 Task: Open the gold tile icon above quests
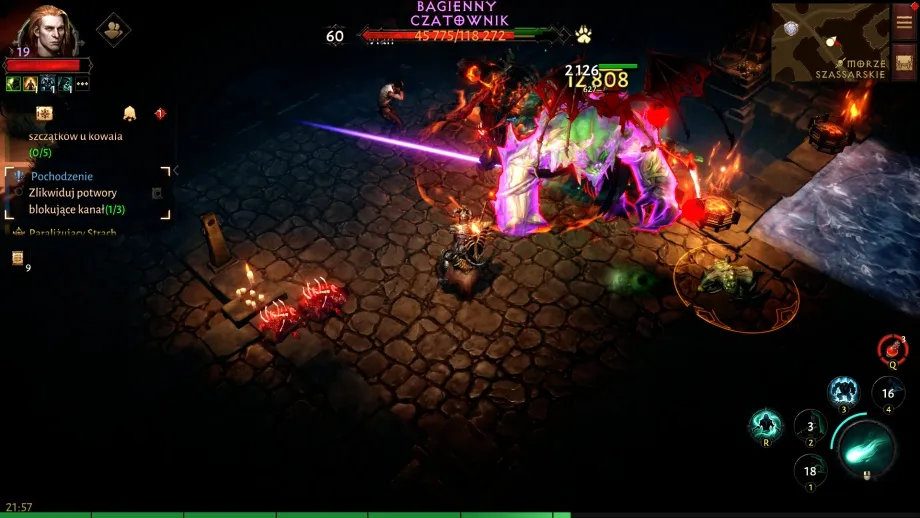pos(44,114)
